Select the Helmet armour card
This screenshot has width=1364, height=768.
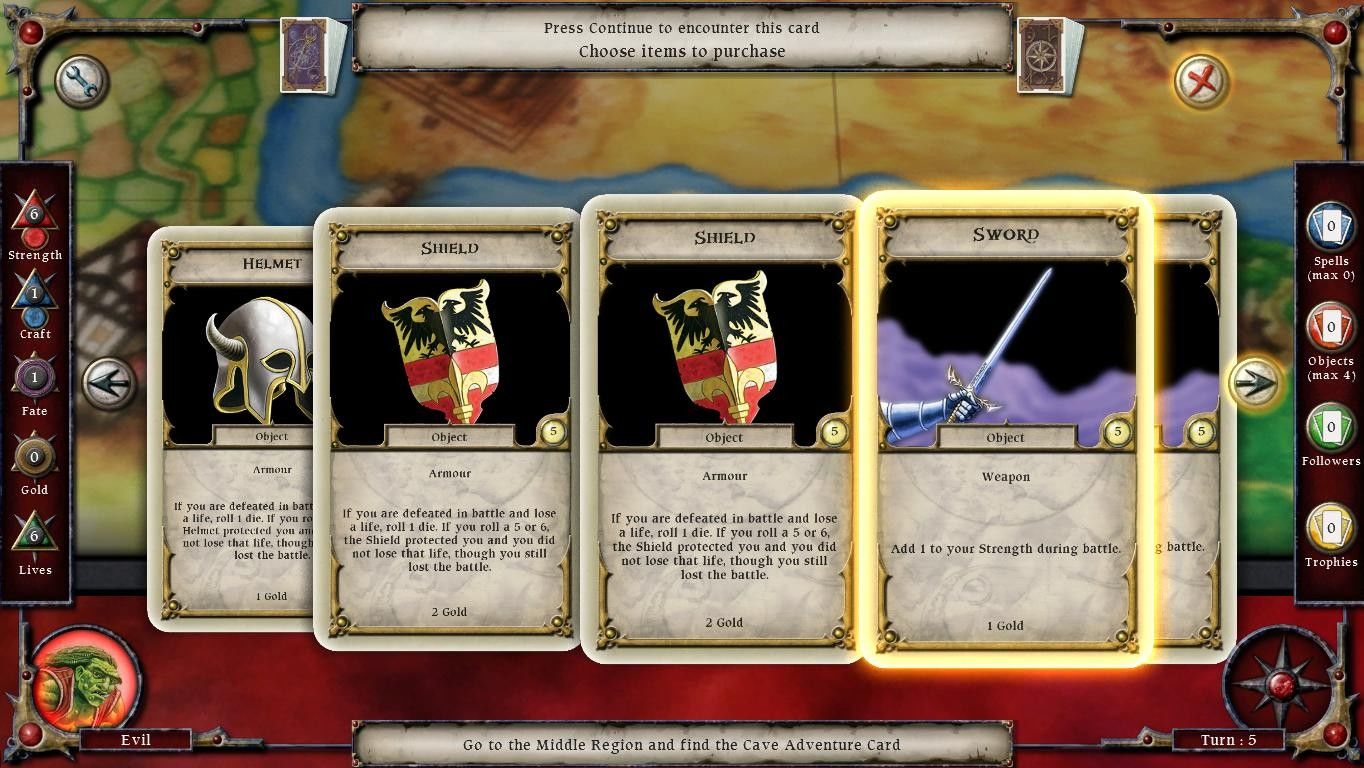[237, 430]
